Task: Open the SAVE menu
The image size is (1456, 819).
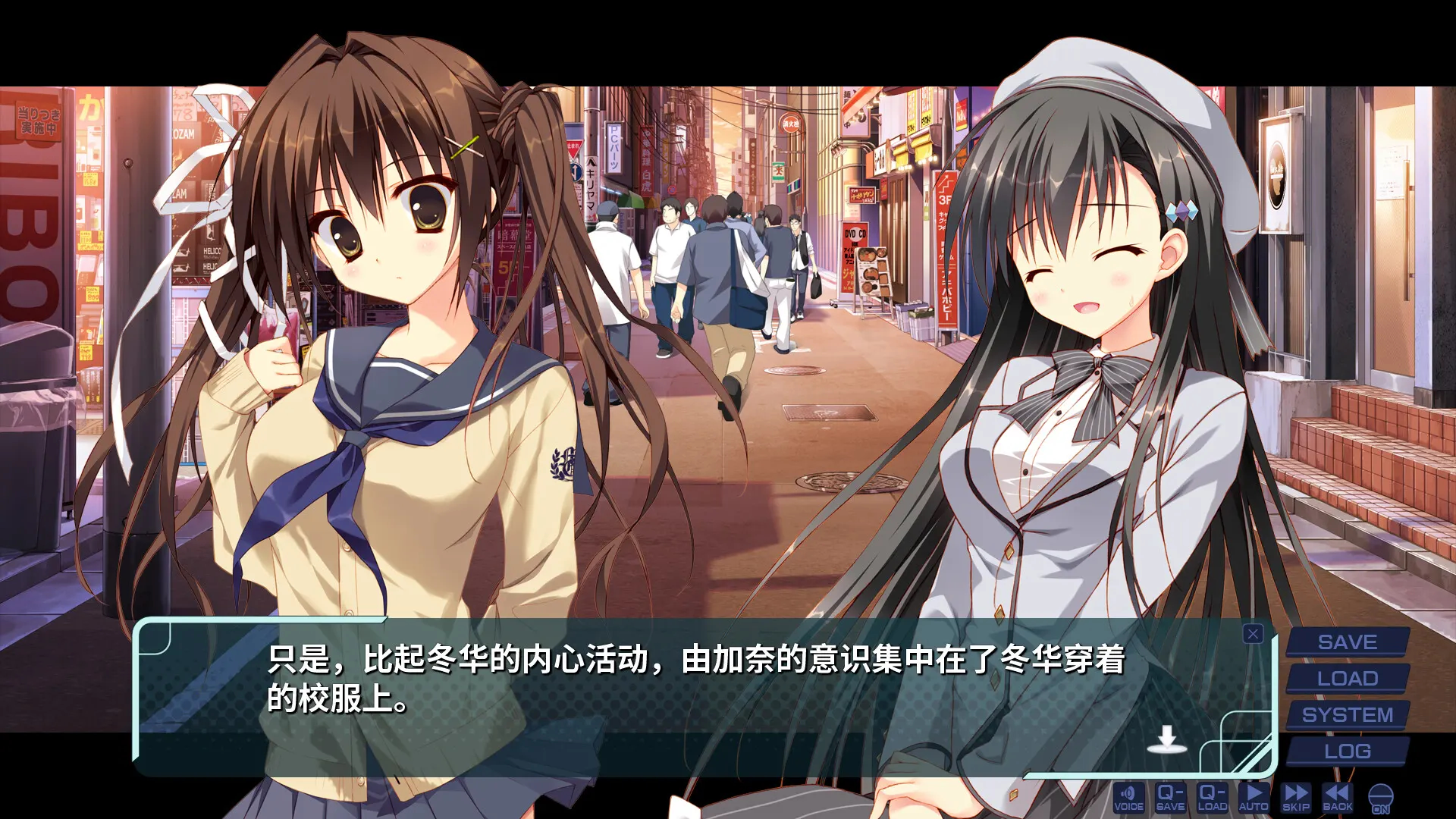Action: point(1347,642)
